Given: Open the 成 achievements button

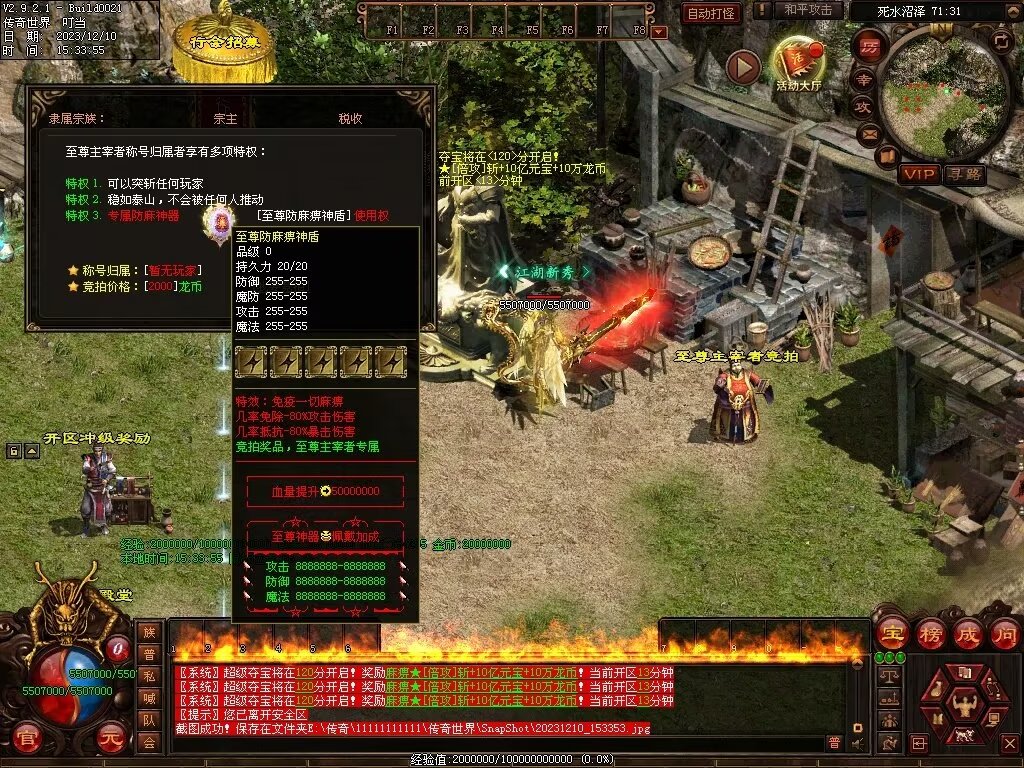Looking at the screenshot, I should pos(968,633).
